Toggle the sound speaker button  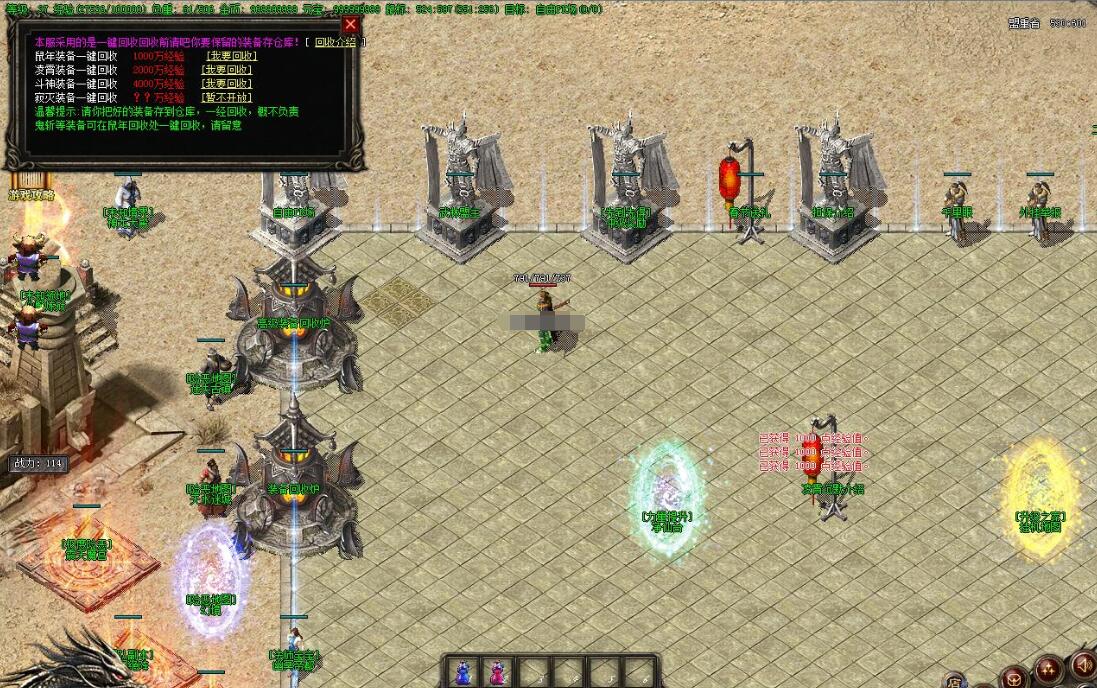pyautogui.click(x=1082, y=666)
